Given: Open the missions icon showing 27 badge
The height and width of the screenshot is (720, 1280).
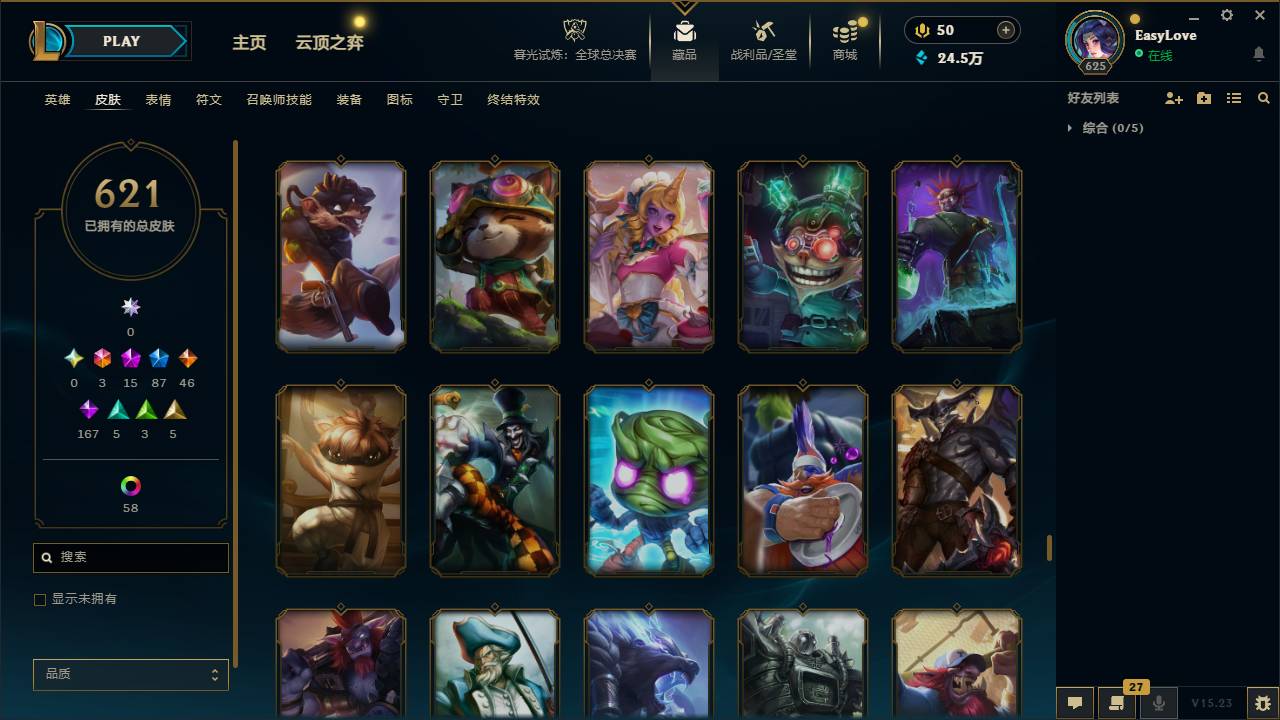Looking at the screenshot, I should pyautogui.click(x=1117, y=703).
